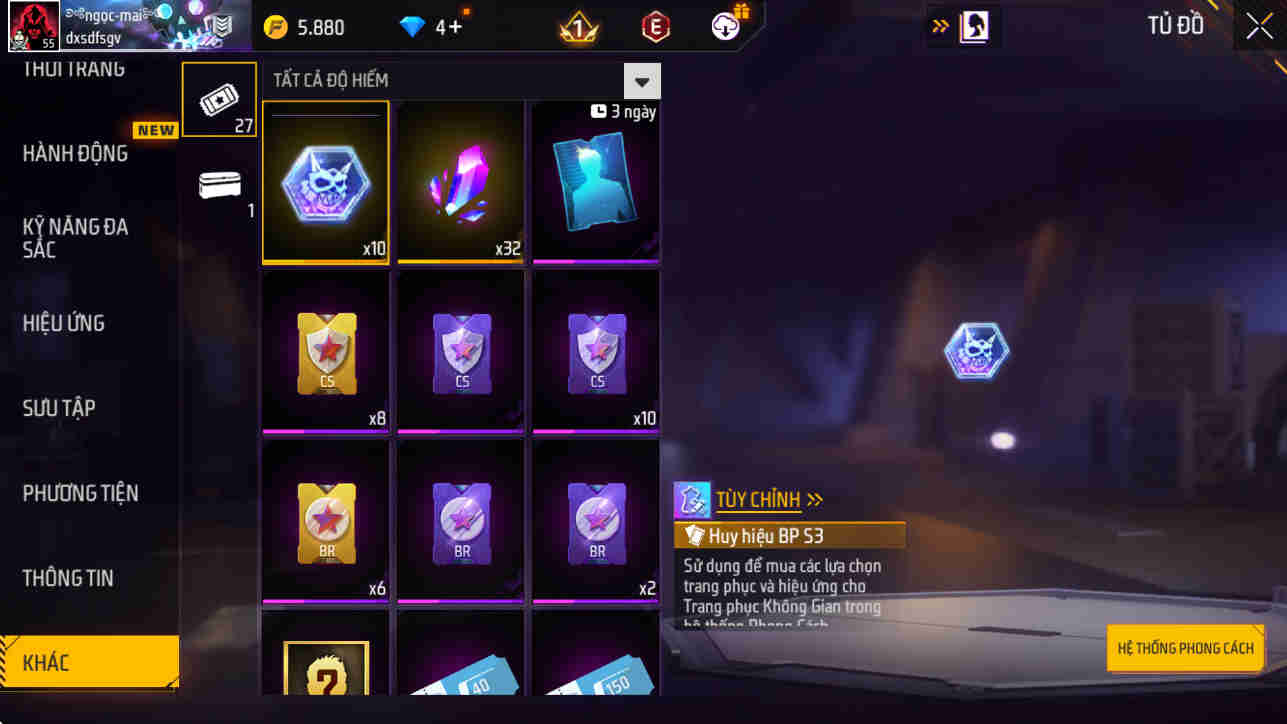Image resolution: width=1287 pixels, height=724 pixels.
Task: Select the ticket vouchers category icon
Action: point(219,97)
